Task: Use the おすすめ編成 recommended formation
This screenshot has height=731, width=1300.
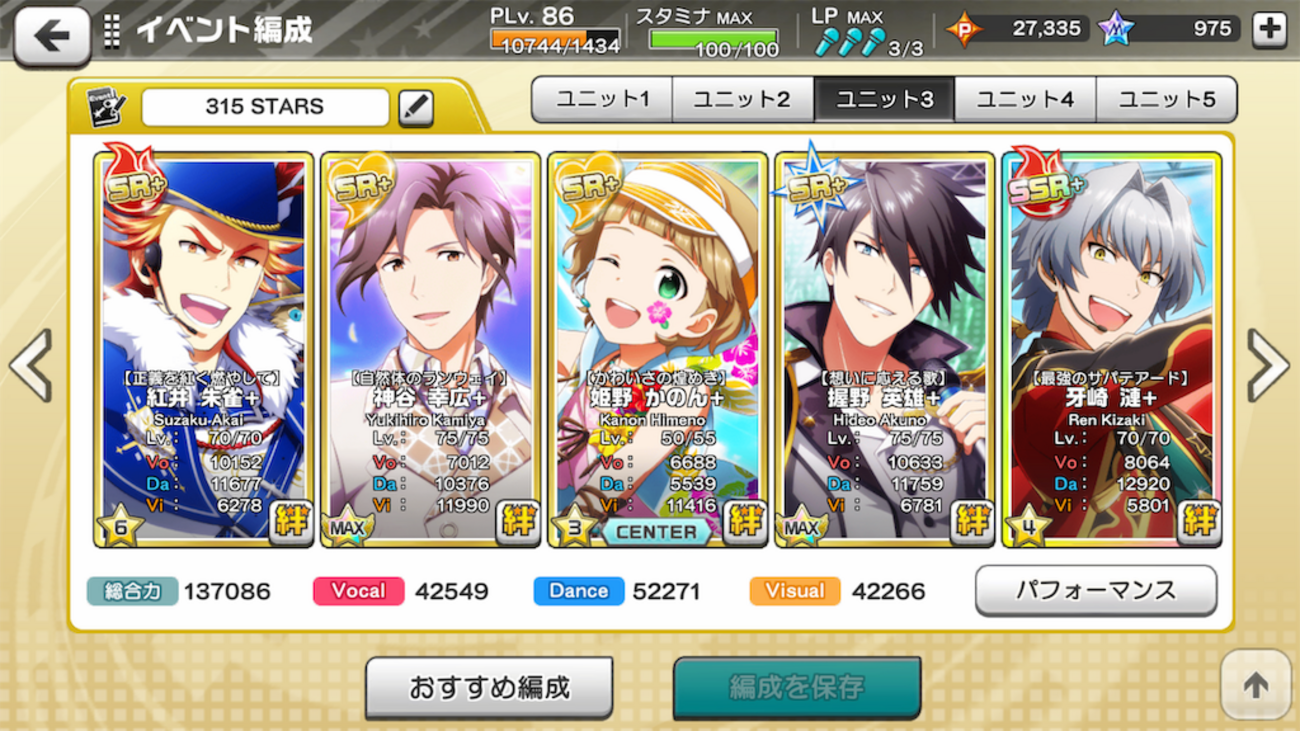Action: (x=489, y=688)
